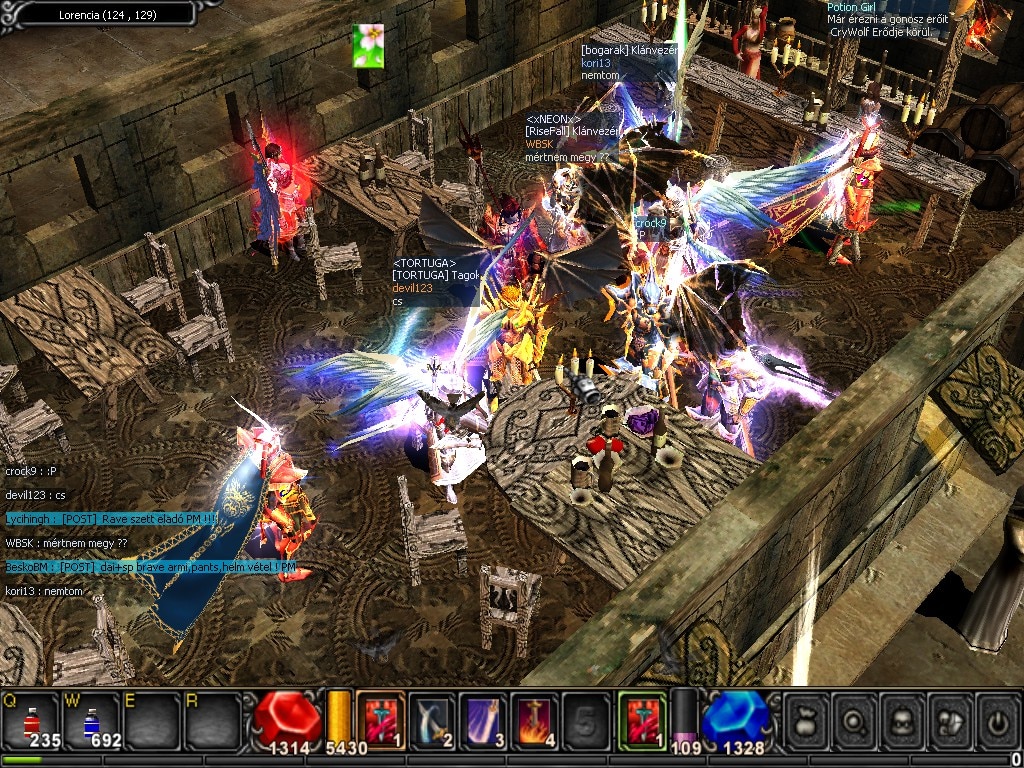Click the pink flower buff icon

coord(368,46)
